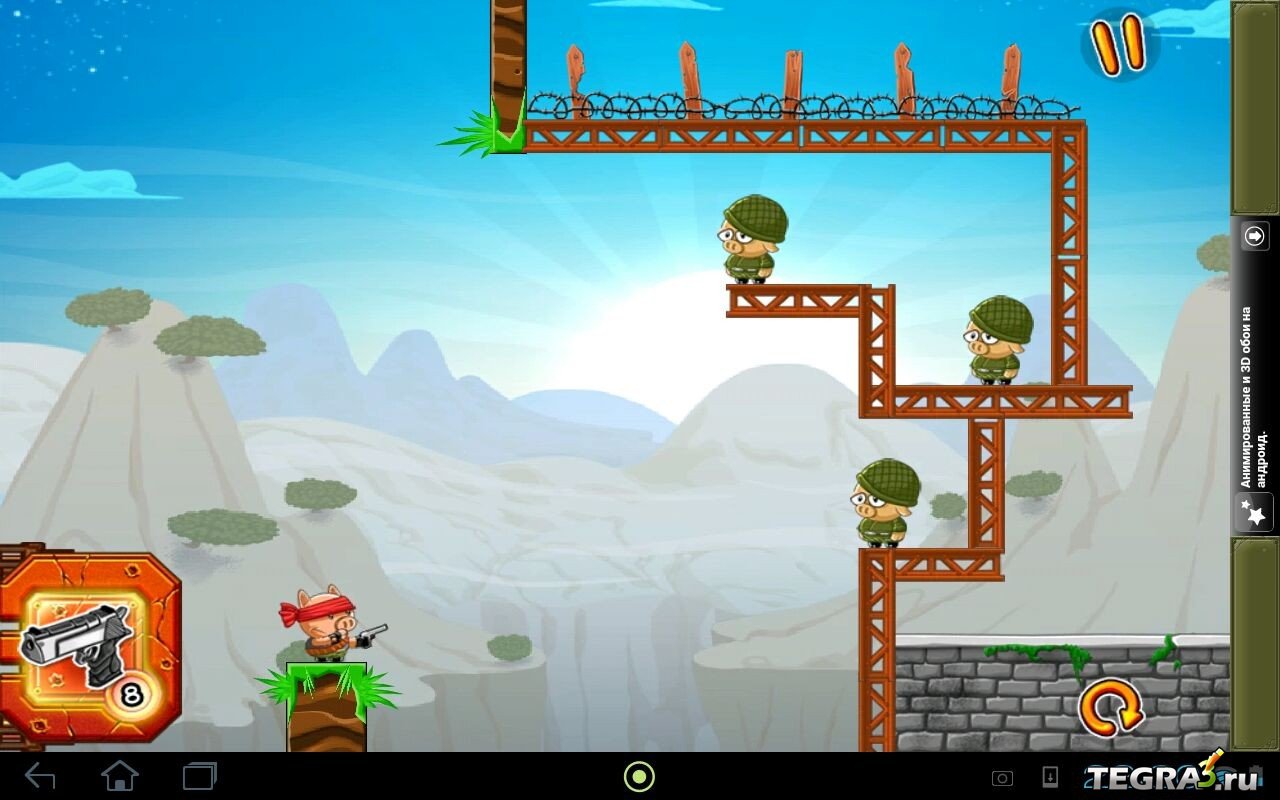The width and height of the screenshot is (1280, 800).
Task: Pause the game with the orange pause button
Action: click(x=1118, y=45)
